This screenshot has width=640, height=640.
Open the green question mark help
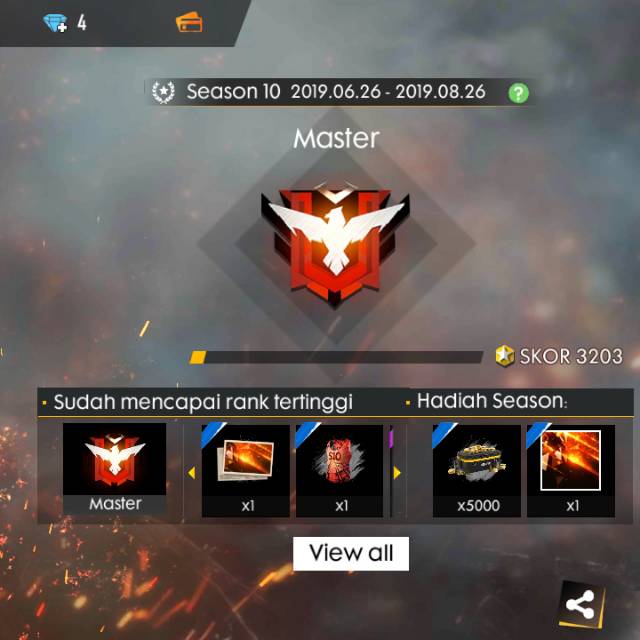[518, 93]
